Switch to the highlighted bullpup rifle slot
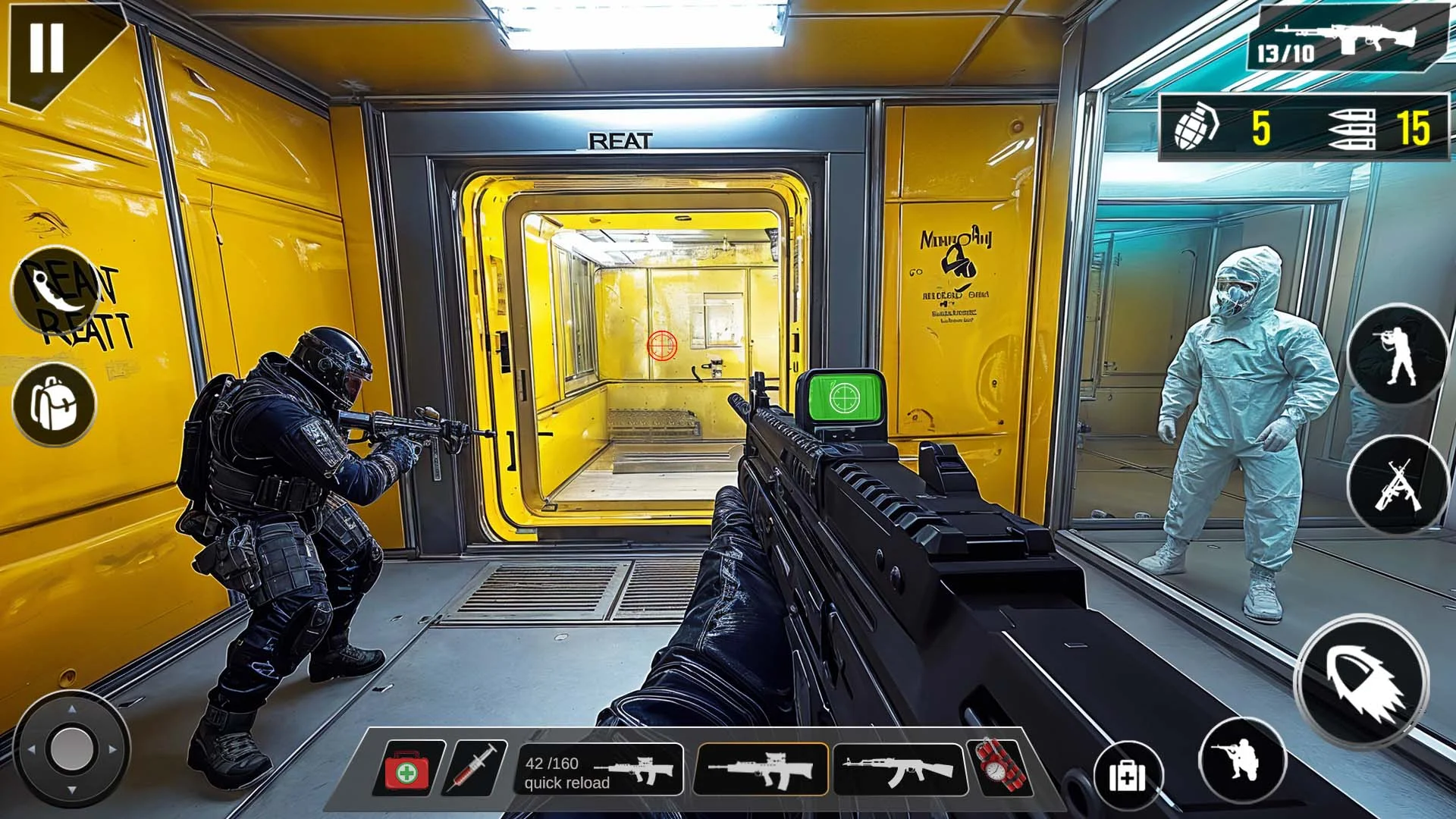1456x819 pixels. (x=761, y=770)
